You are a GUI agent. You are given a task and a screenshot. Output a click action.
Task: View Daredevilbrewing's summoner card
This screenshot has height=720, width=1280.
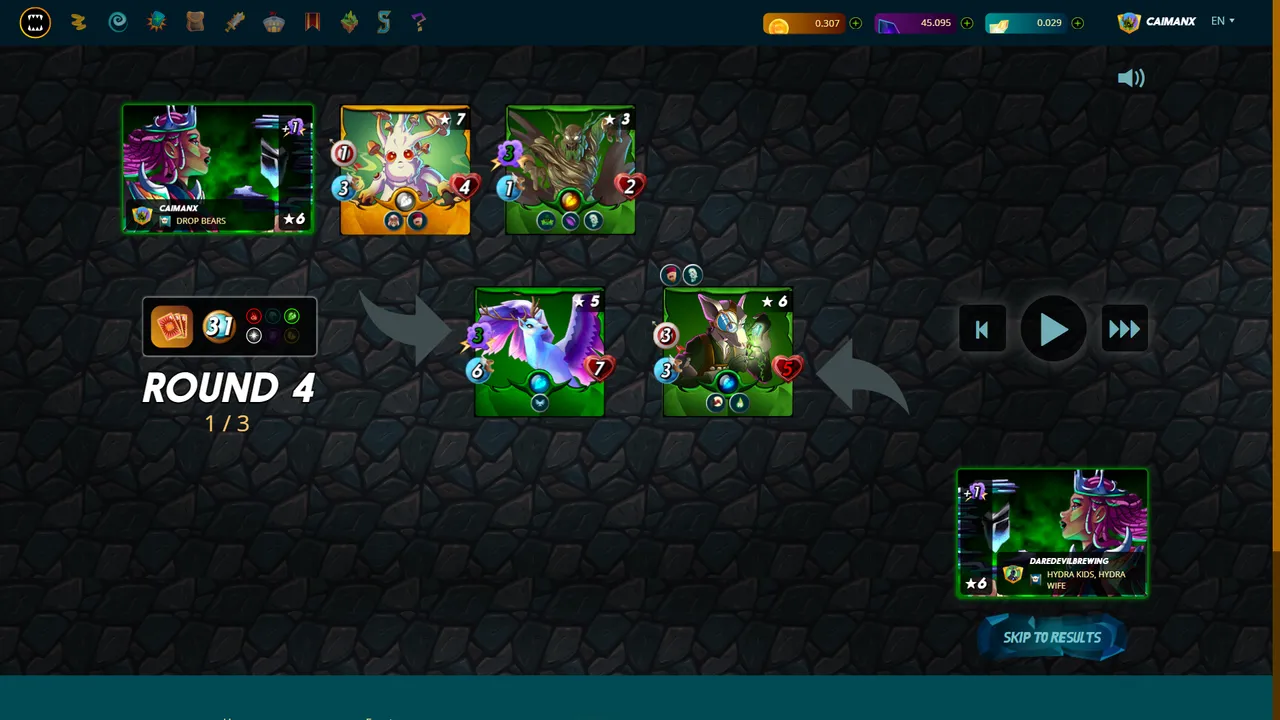(x=1052, y=533)
